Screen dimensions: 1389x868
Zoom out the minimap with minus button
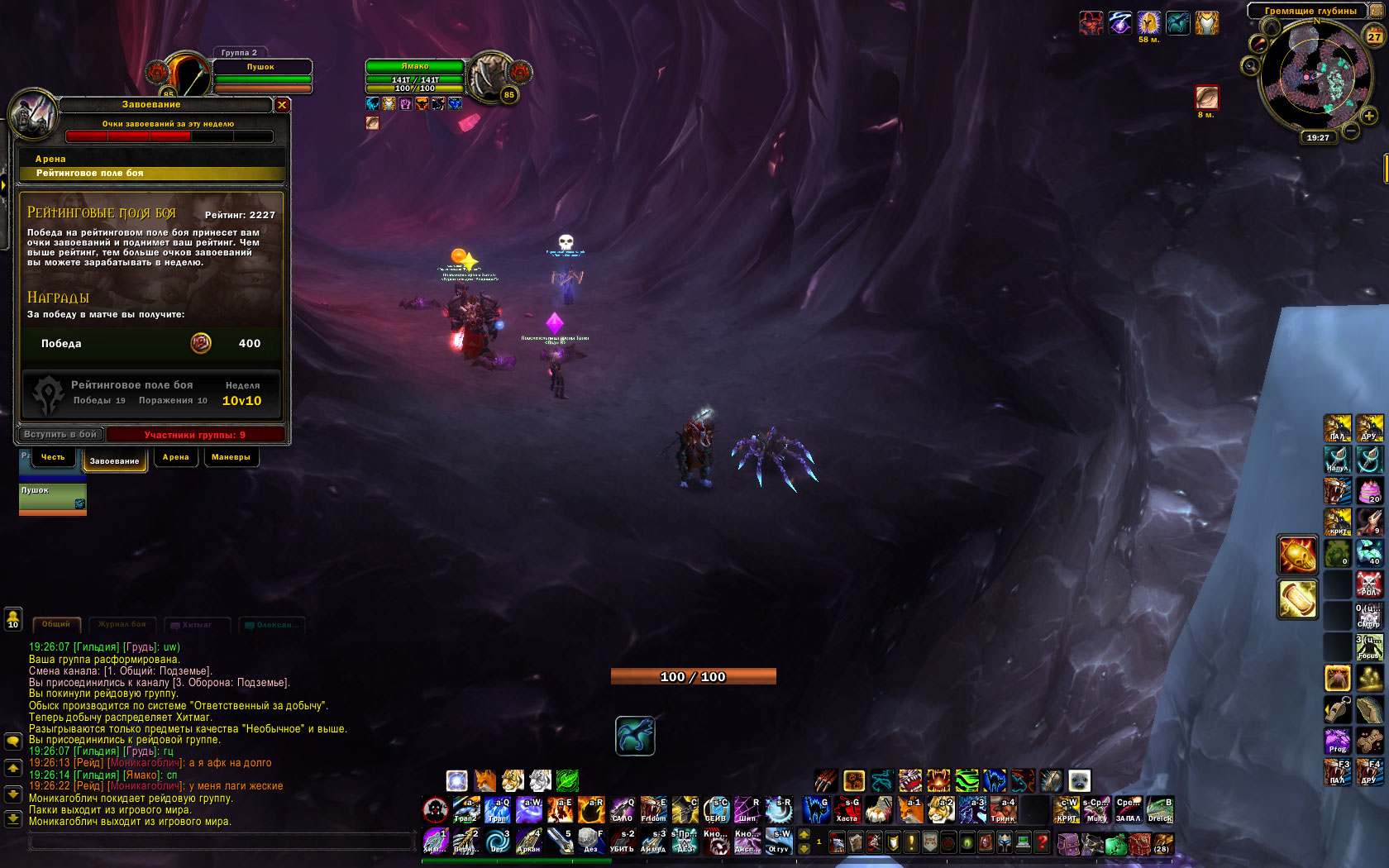click(x=1351, y=131)
